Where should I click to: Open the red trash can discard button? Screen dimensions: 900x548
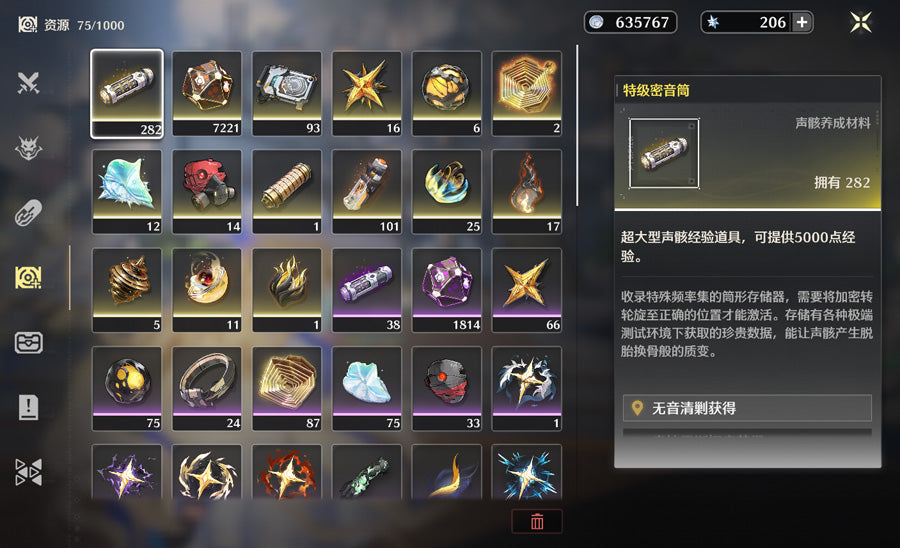pos(537,521)
